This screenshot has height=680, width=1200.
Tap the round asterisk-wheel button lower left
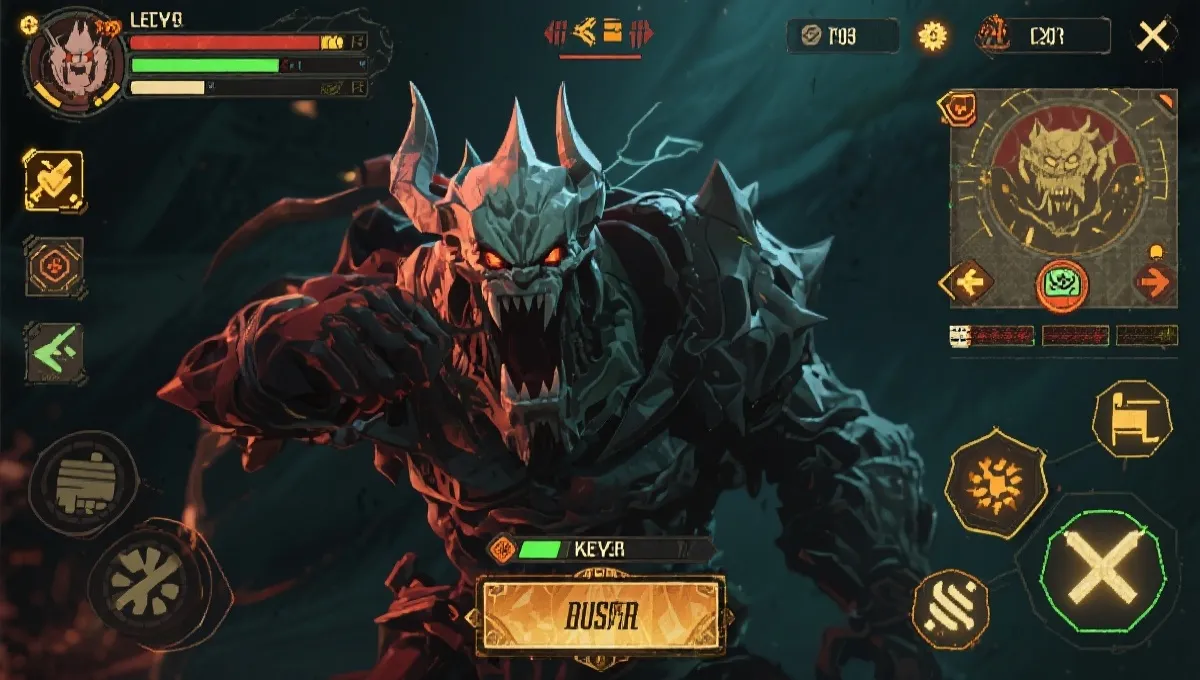(147, 579)
